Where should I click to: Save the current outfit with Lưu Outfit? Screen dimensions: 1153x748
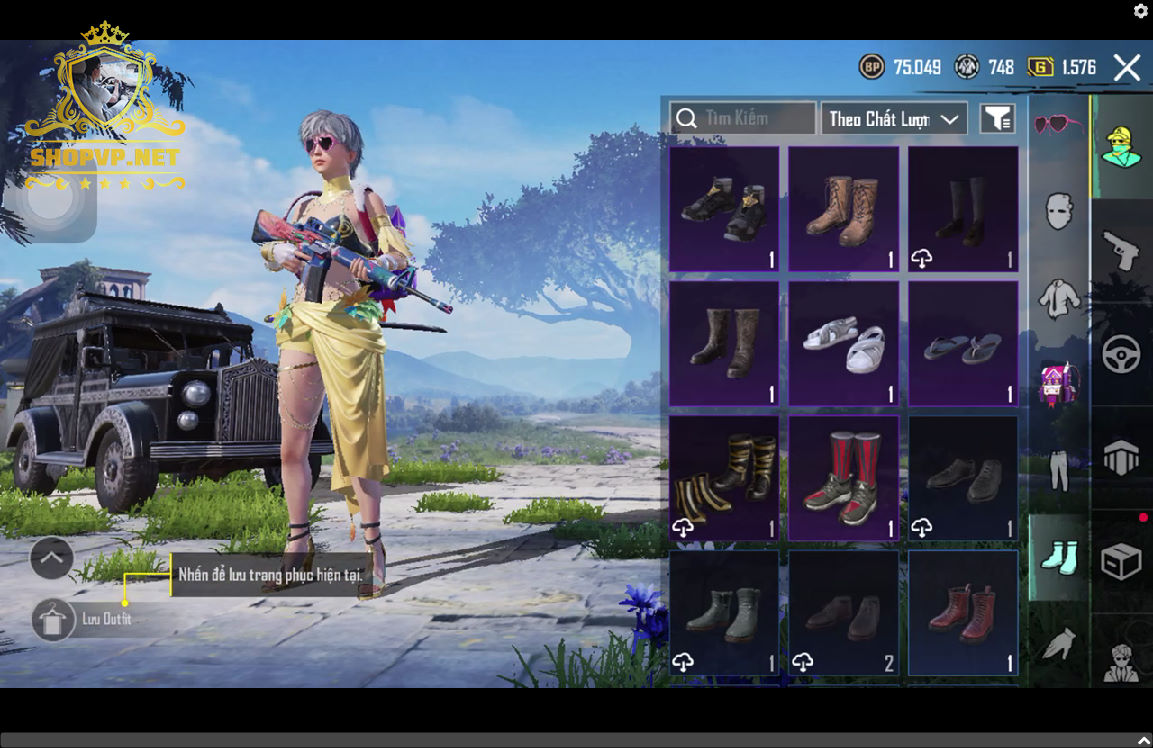[x=53, y=620]
